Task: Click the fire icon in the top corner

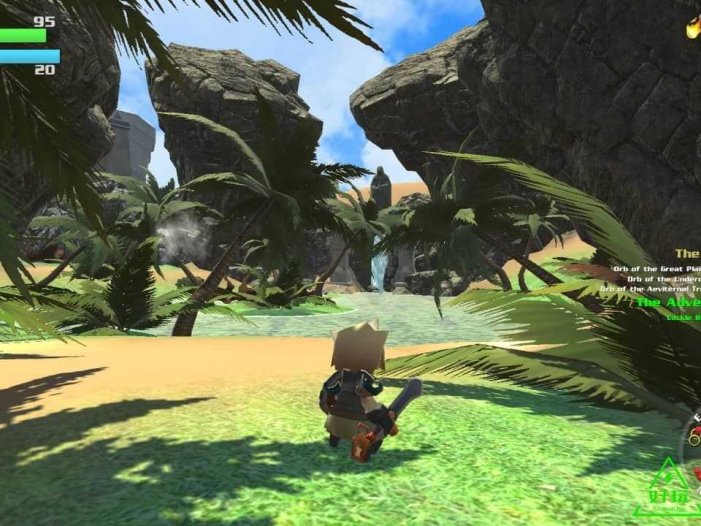Action: [692, 27]
